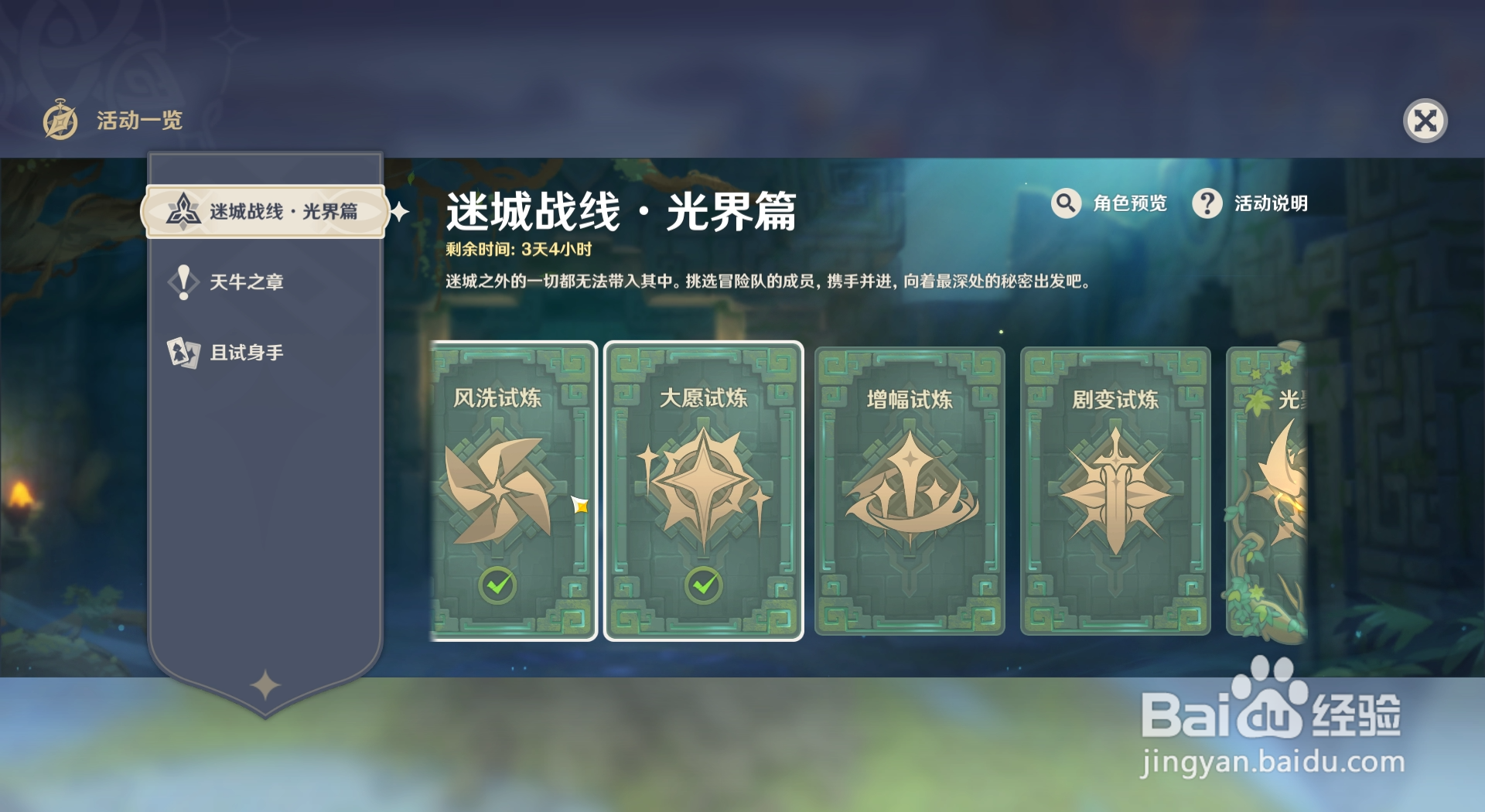Click the sparkle marker beside 风洗试炼 card

tap(582, 505)
